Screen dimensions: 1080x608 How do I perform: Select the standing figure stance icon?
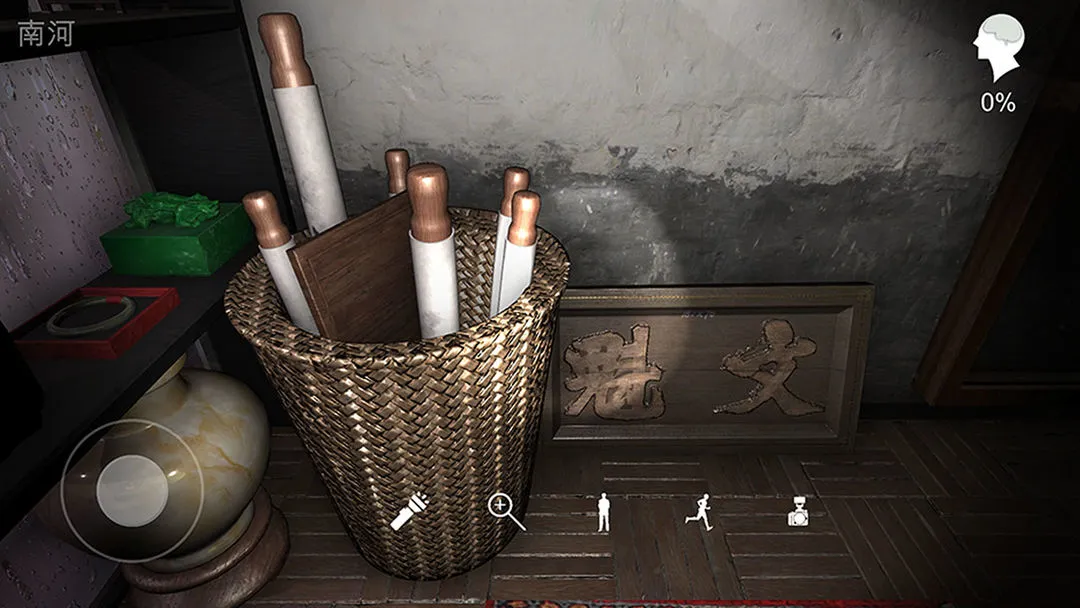(x=603, y=512)
